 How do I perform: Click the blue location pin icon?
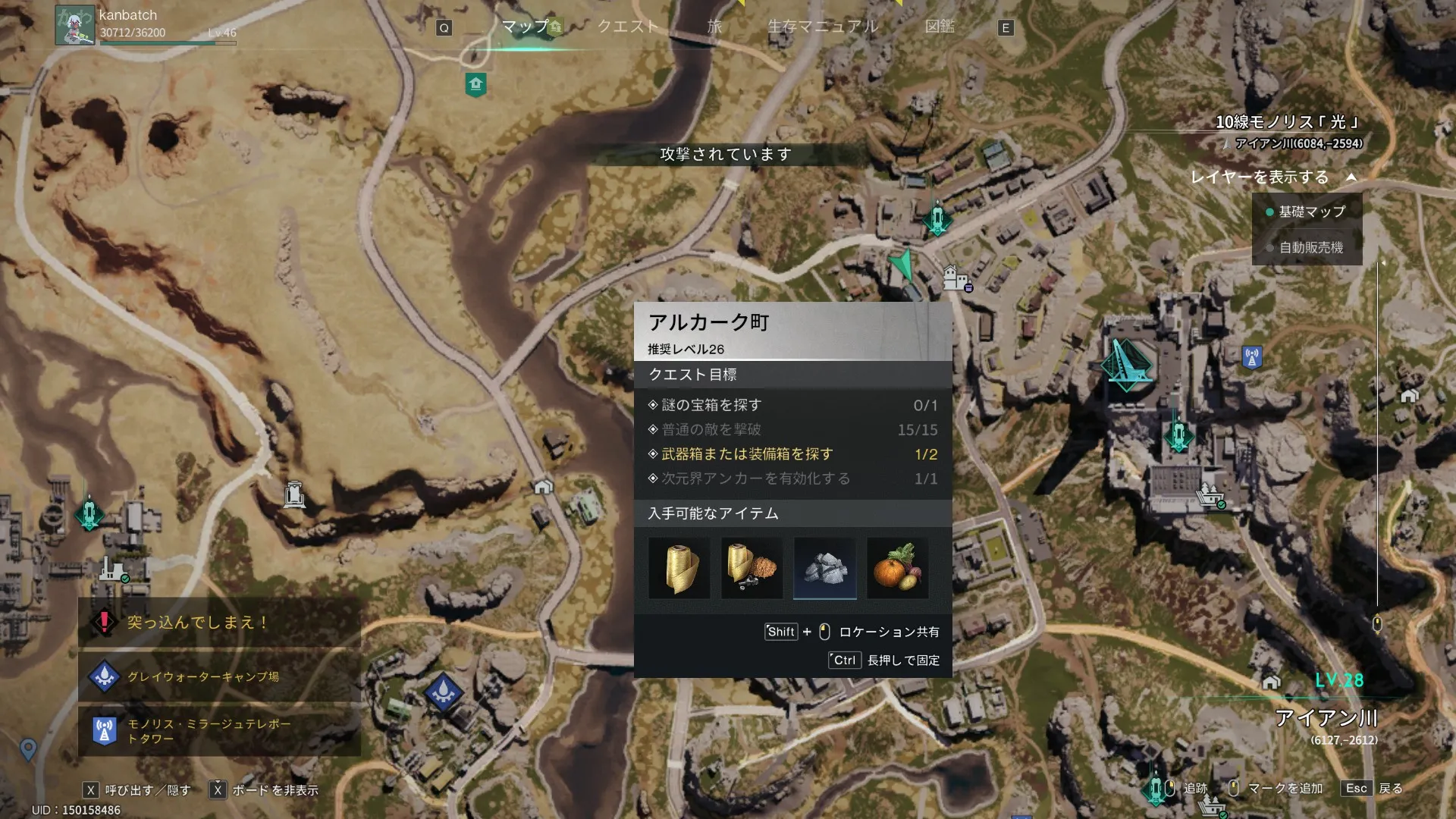28,749
